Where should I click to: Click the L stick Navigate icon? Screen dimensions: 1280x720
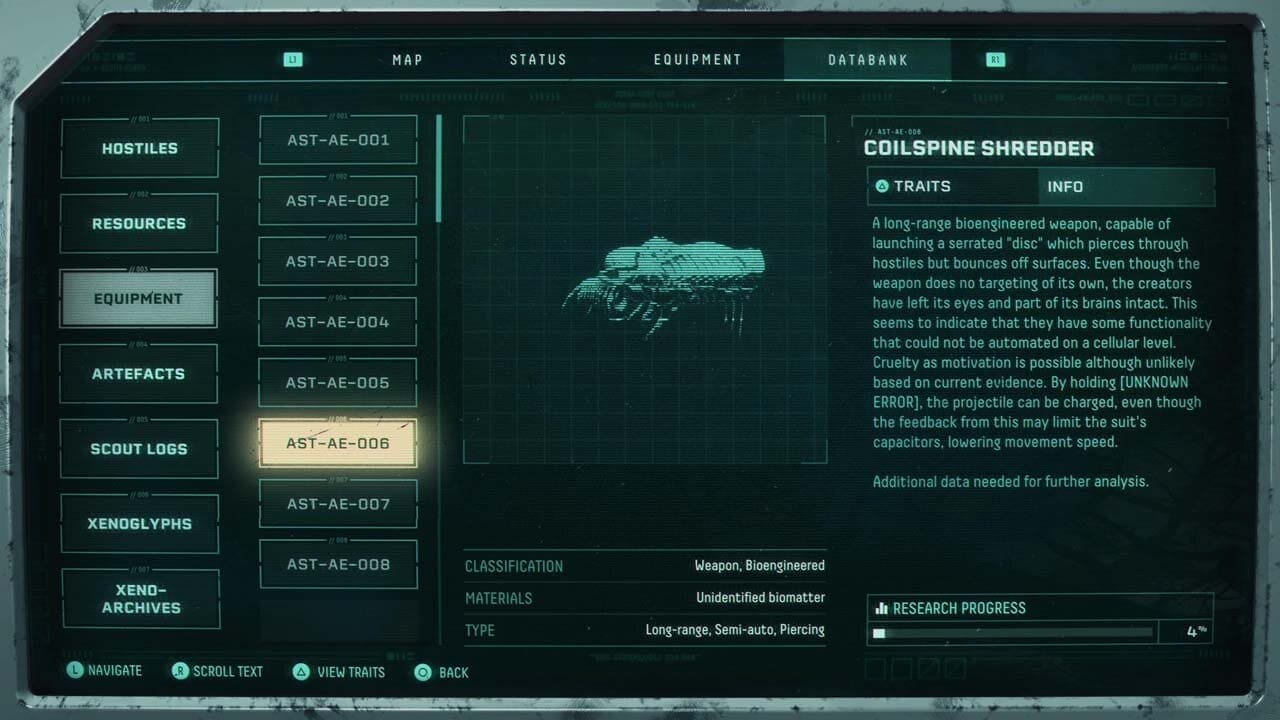75,670
